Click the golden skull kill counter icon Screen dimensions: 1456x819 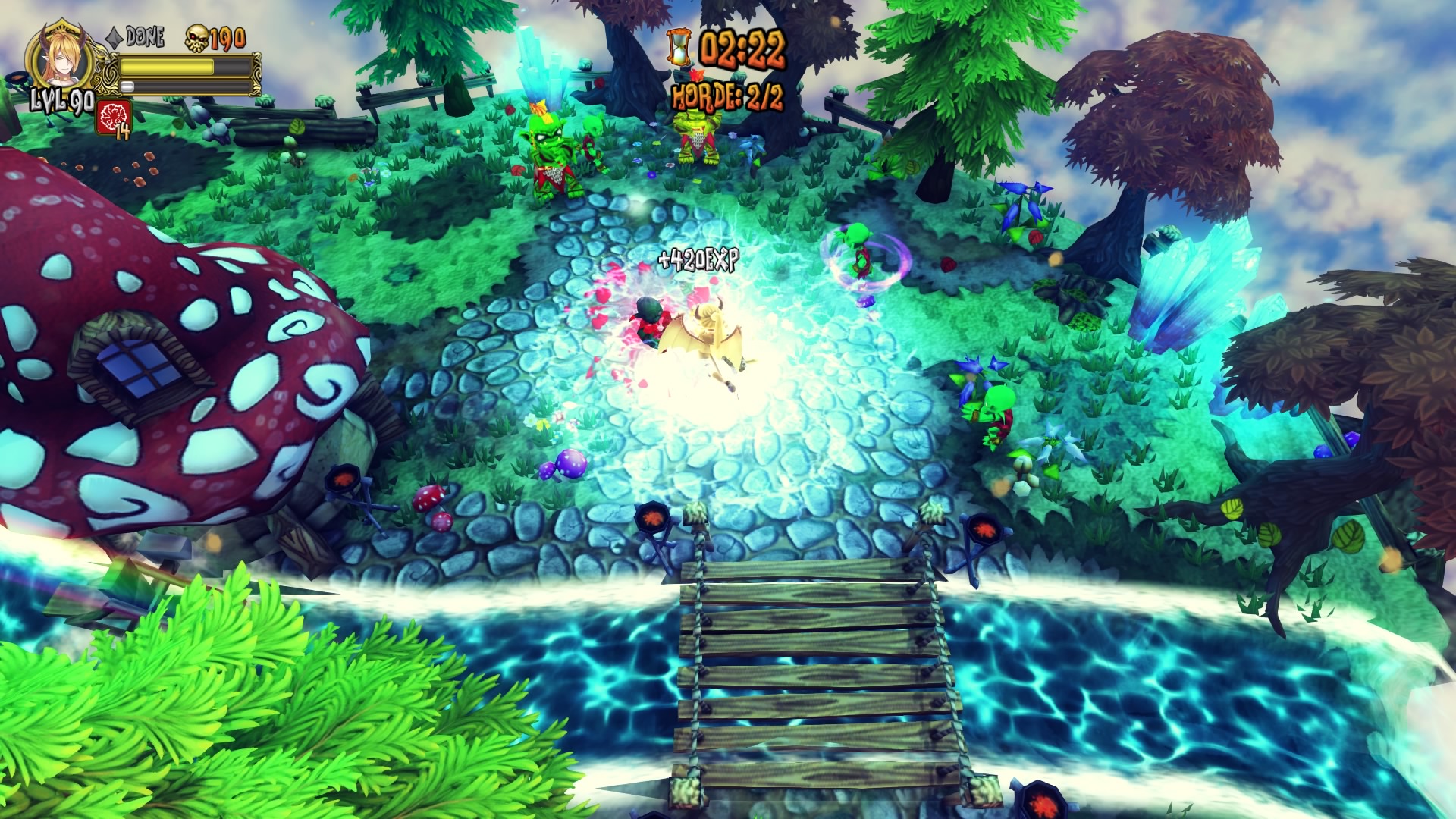(x=197, y=37)
